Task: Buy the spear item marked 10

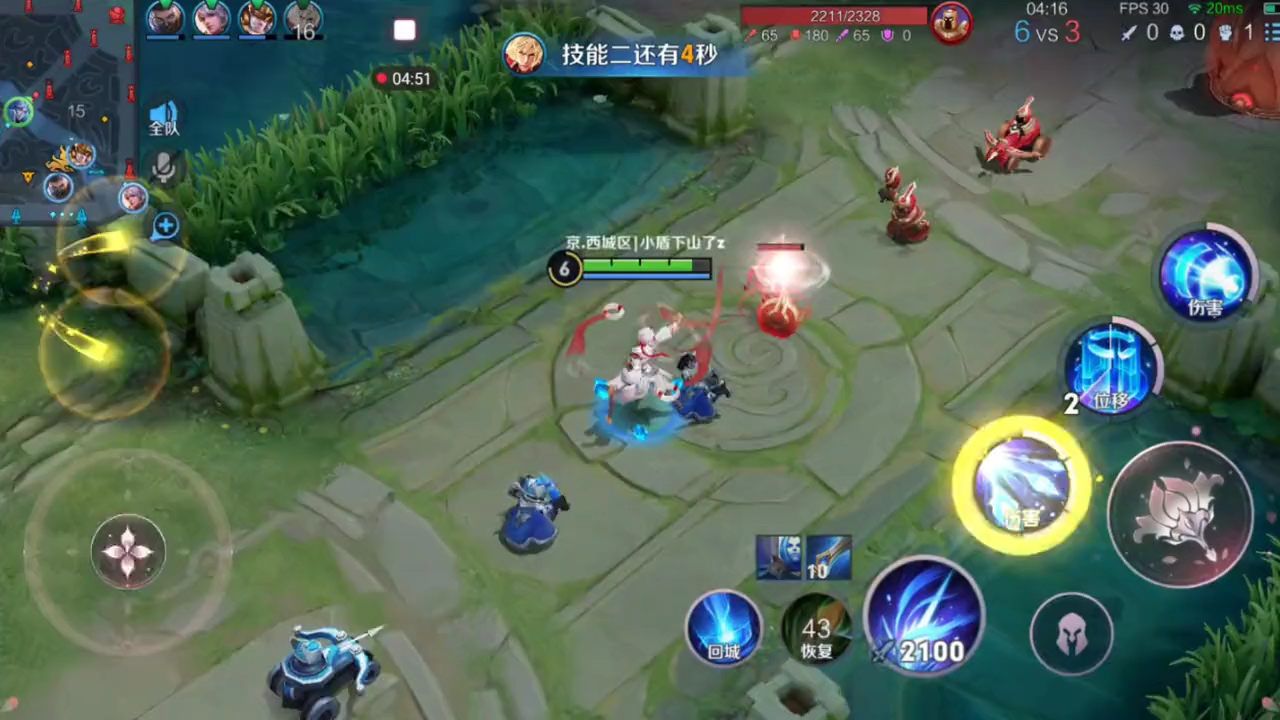Action: point(829,557)
